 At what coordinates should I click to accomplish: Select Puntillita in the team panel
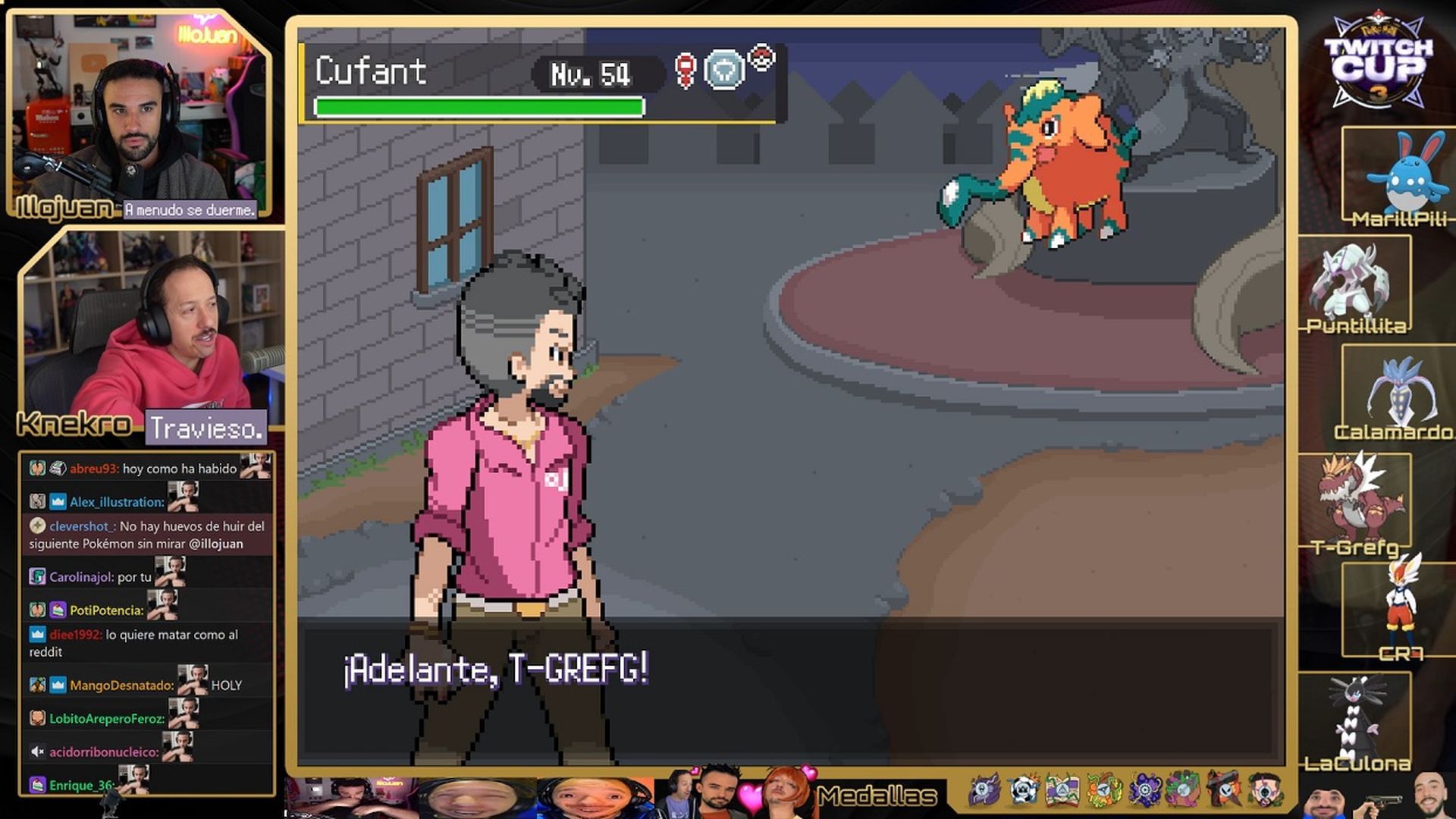1355,286
